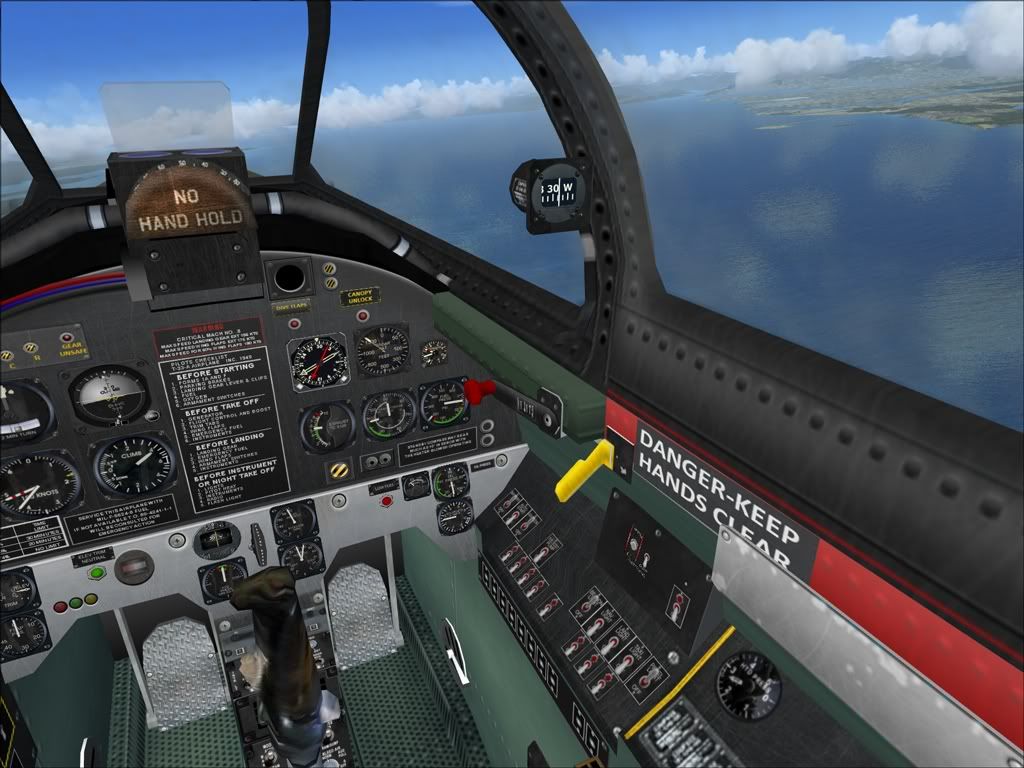Pull the red-knobbed lever beside the gauges

[x=480, y=389]
